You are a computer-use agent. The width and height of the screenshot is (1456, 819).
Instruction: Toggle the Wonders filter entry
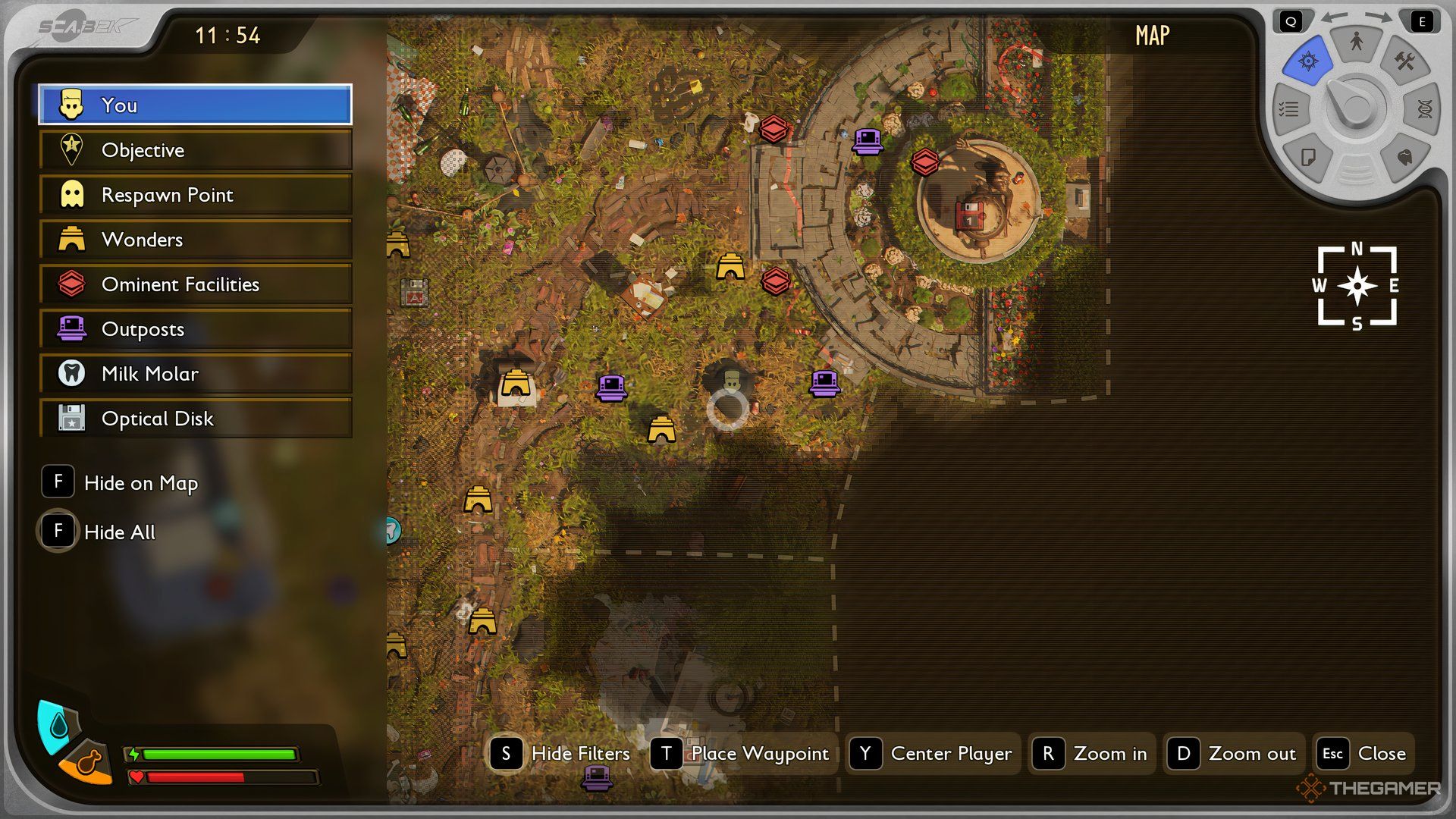tap(196, 240)
